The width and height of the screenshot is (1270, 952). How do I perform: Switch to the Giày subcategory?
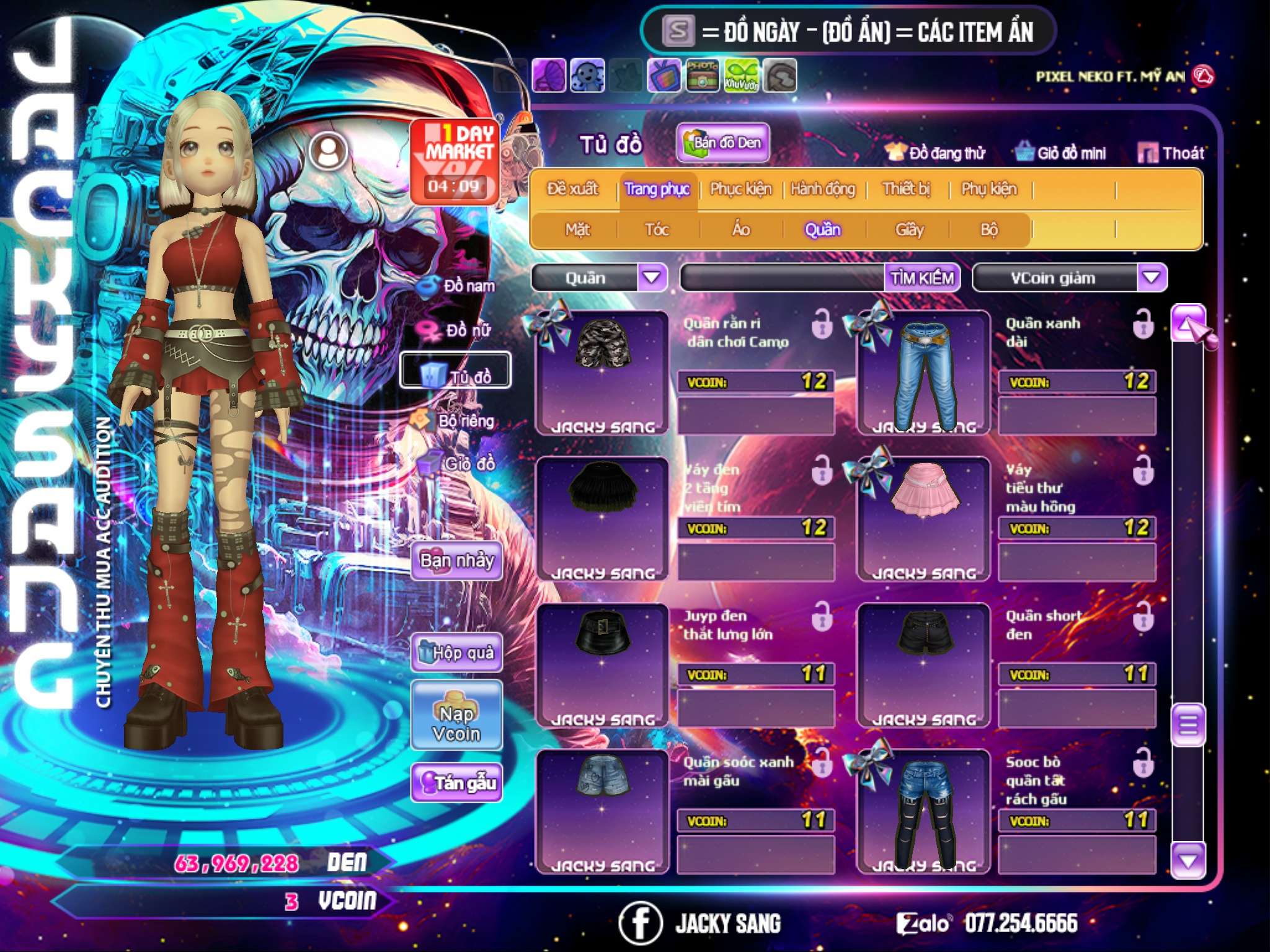[909, 230]
